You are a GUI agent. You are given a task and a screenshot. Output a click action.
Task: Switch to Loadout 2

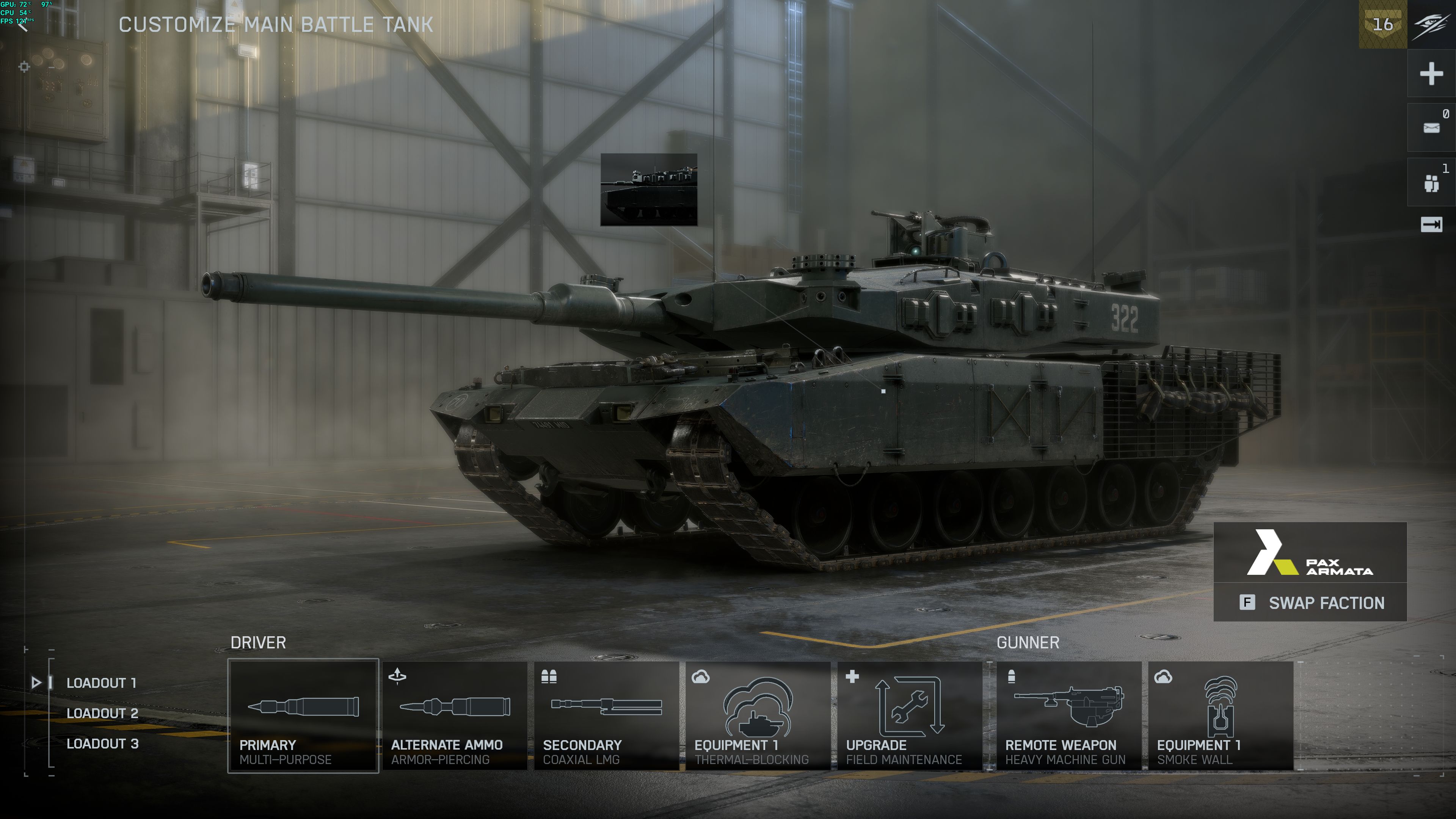(x=102, y=713)
